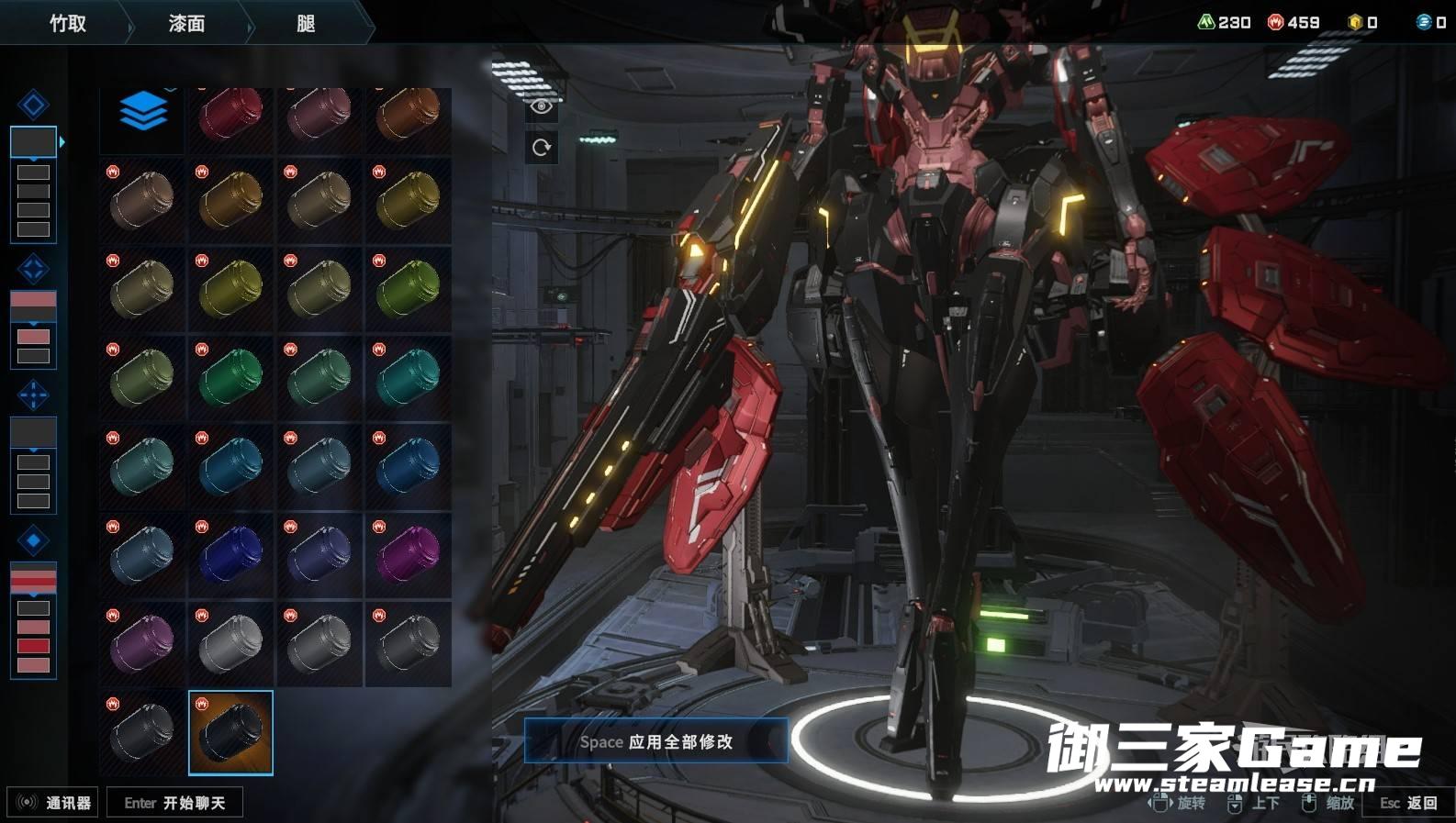Screen dimensions: 1456x823
Task: Select the orange-brown paint can
Action: tap(409, 114)
